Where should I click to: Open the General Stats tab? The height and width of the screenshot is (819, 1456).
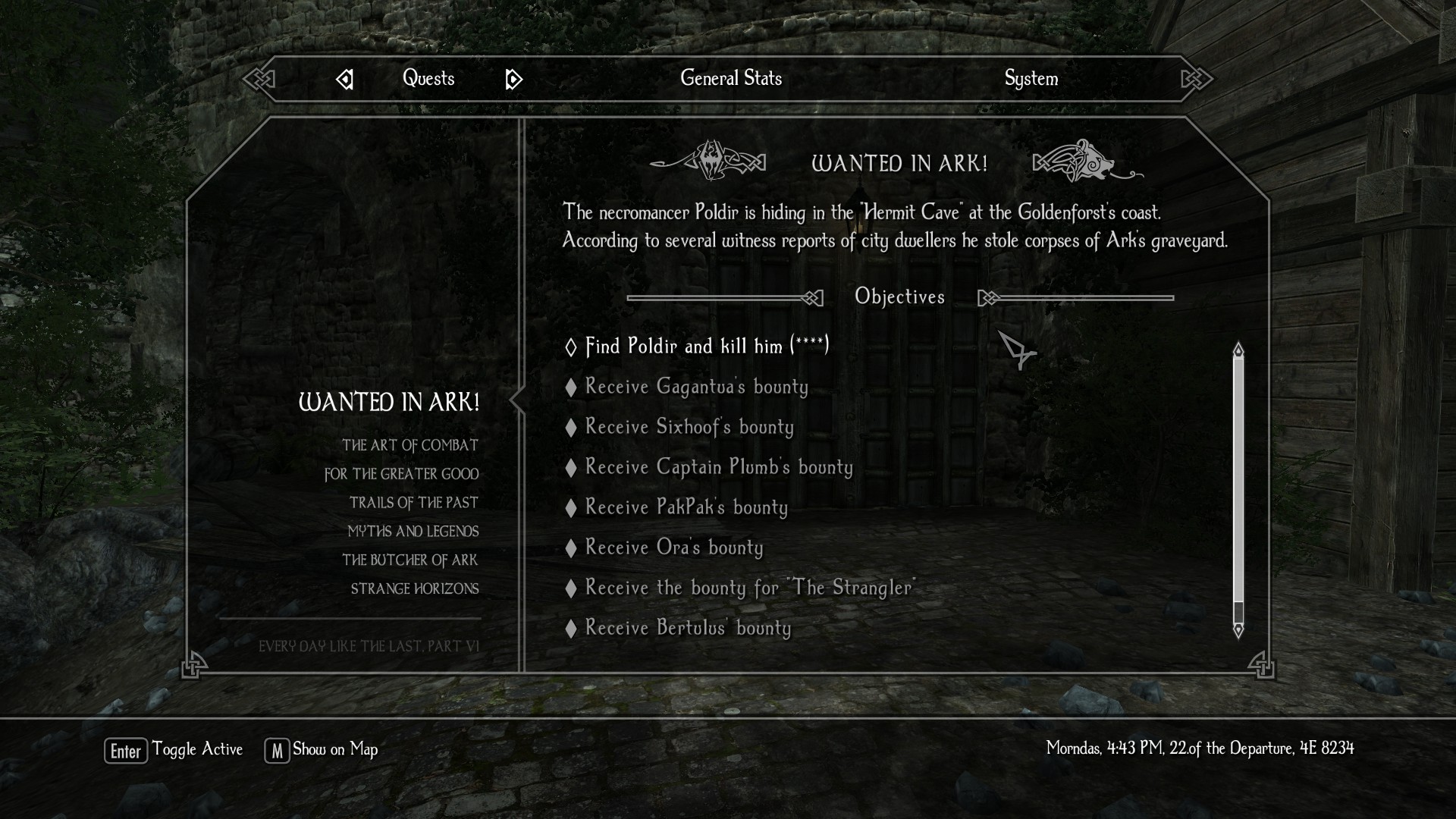[730, 78]
